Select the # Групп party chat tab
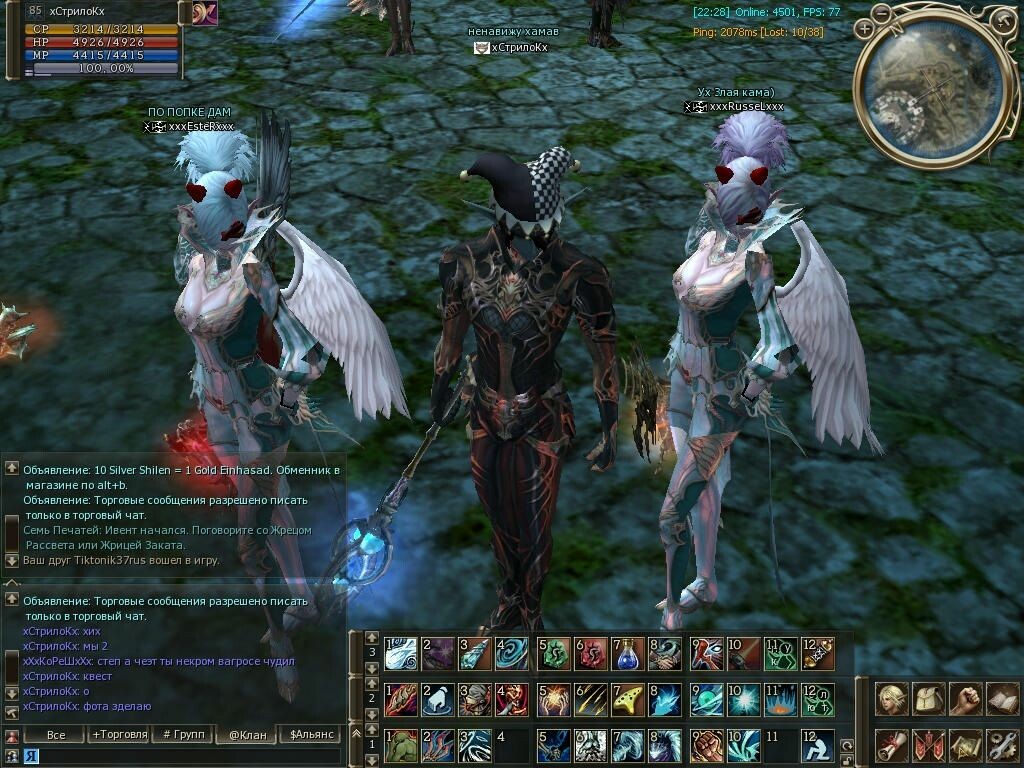The image size is (1024, 768). [x=183, y=734]
